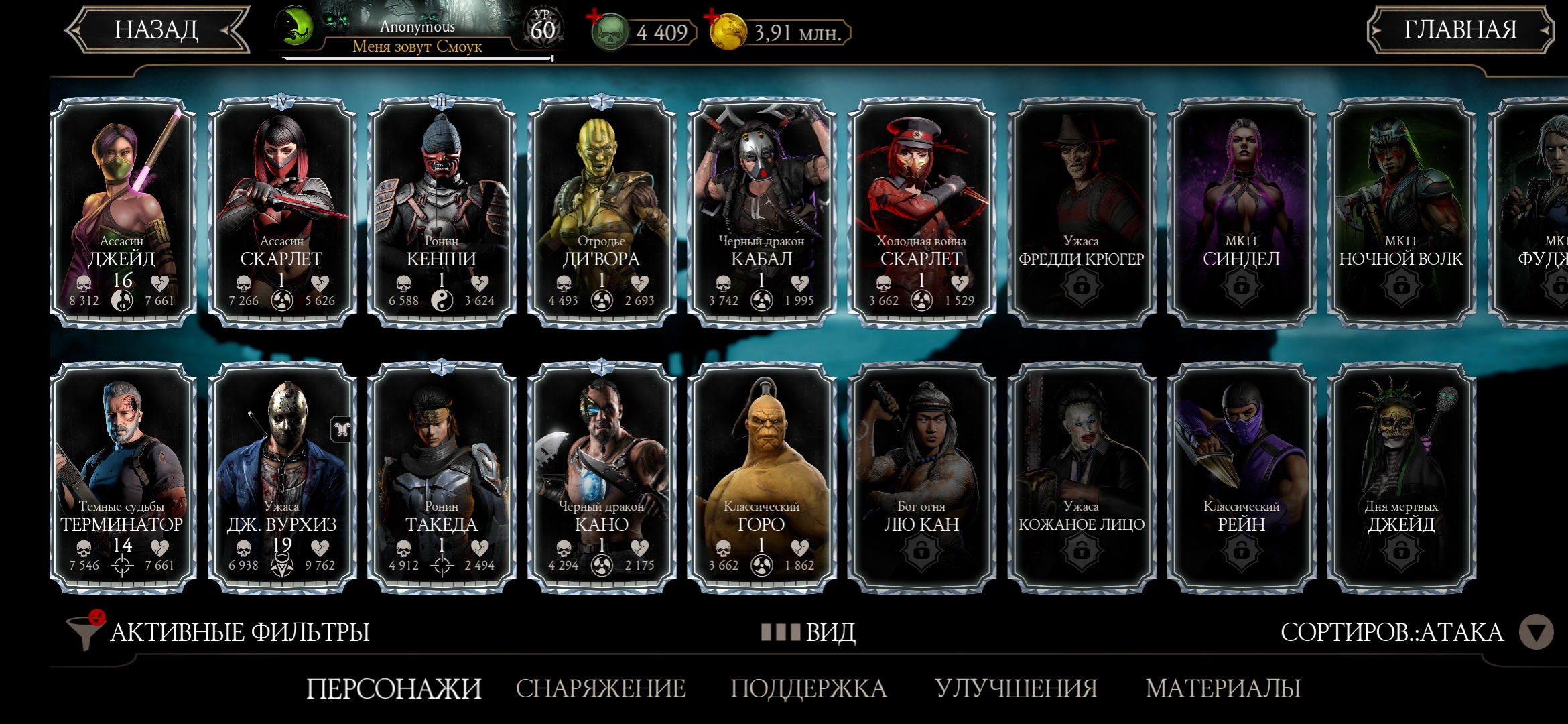View locked Классический Рейн card
This screenshot has height=724, width=1568.
point(1241,477)
